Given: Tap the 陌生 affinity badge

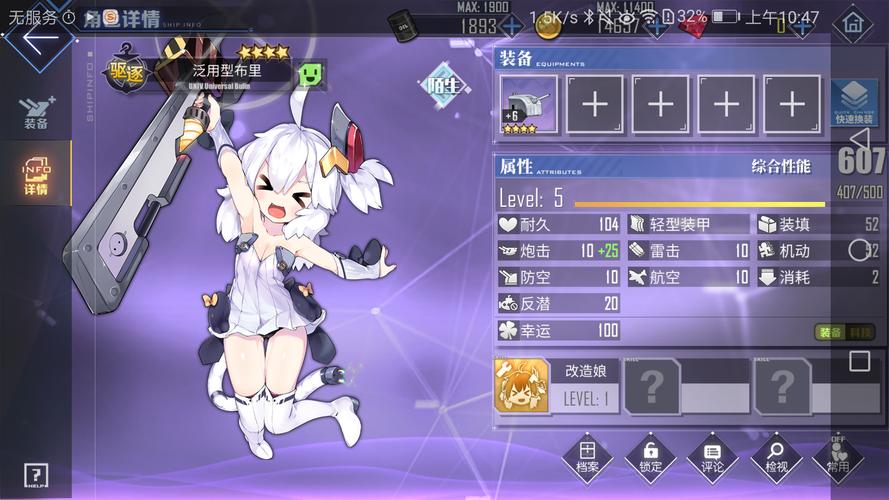Looking at the screenshot, I should click(443, 85).
